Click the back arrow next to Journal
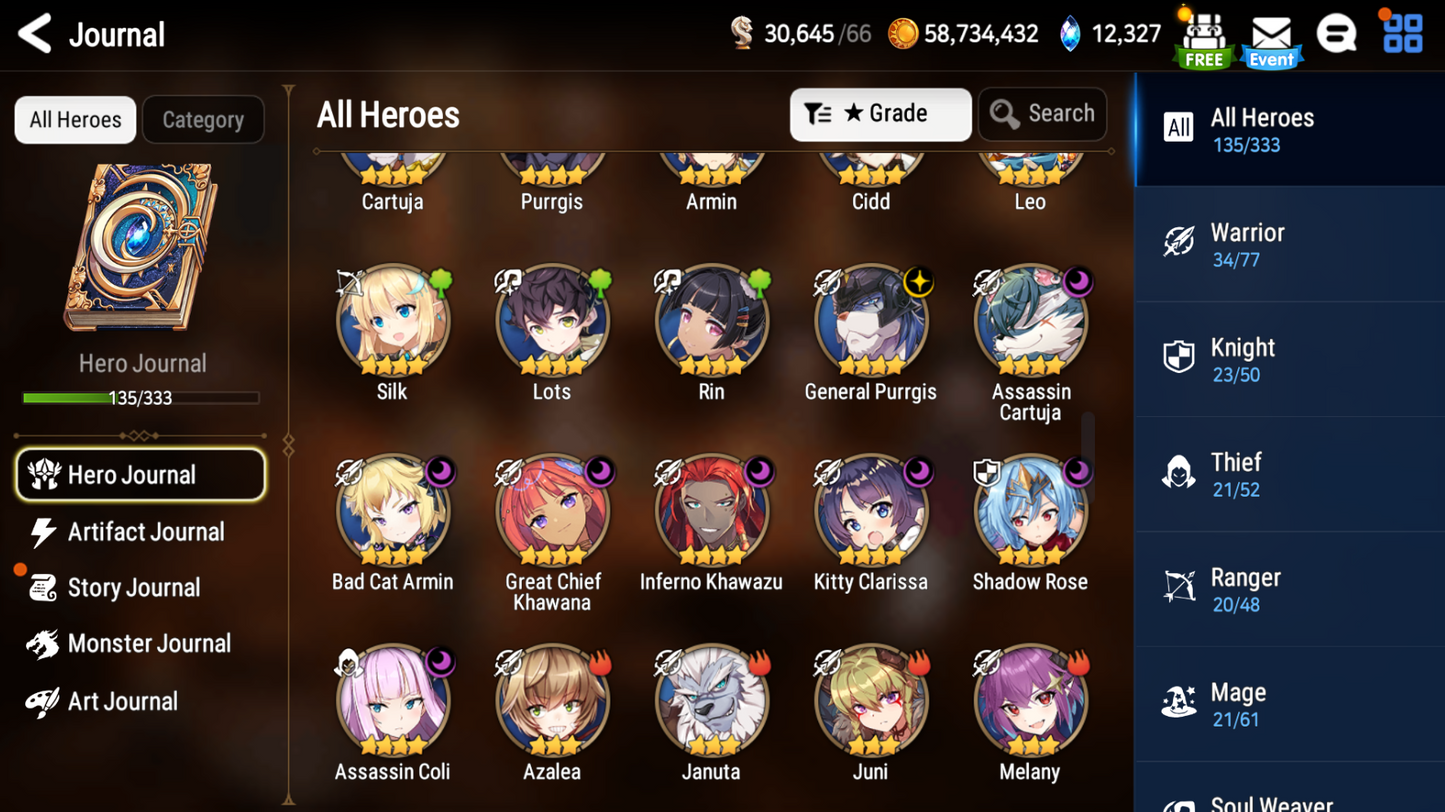Image resolution: width=1445 pixels, height=812 pixels. pos(34,33)
